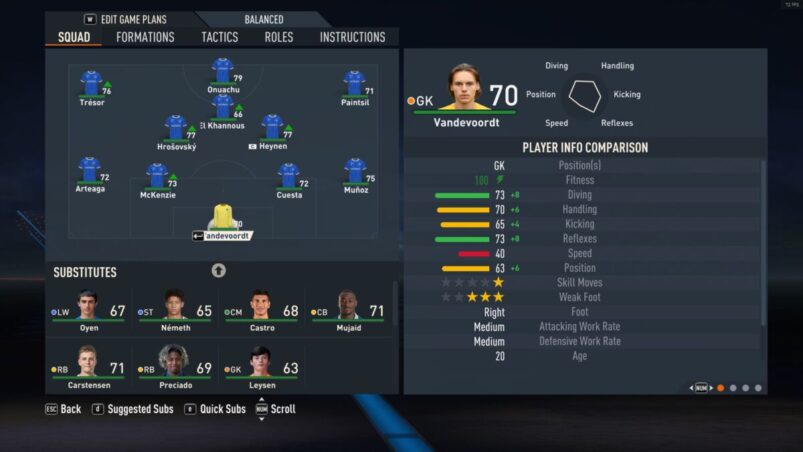
Task: Select Heynen in midfield
Action: pos(272,129)
